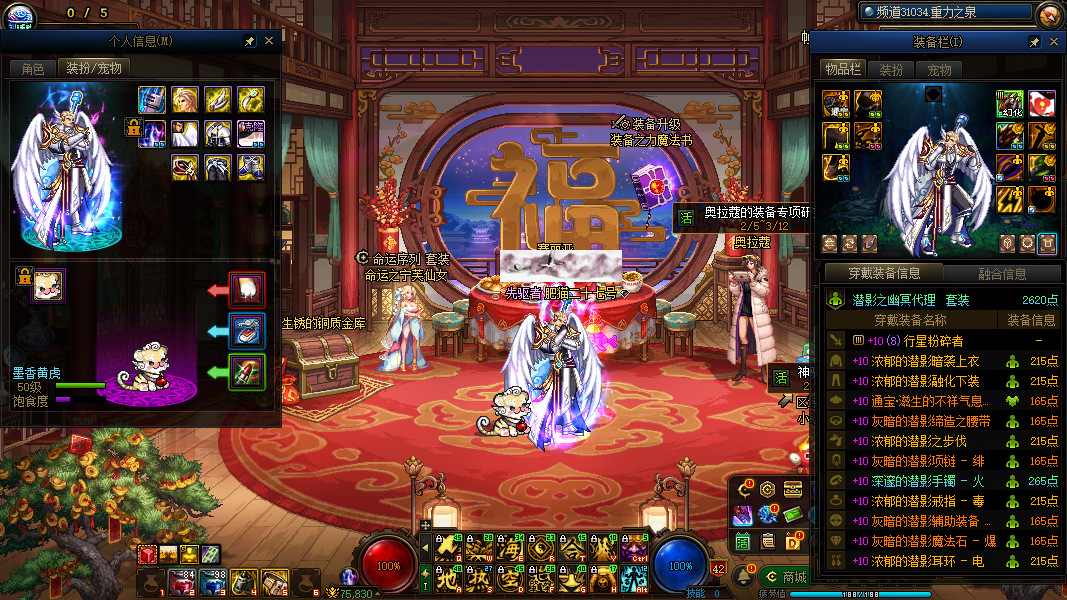Switch to the 角色 tab
Image resolution: width=1067 pixels, height=600 pixels.
click(33, 68)
